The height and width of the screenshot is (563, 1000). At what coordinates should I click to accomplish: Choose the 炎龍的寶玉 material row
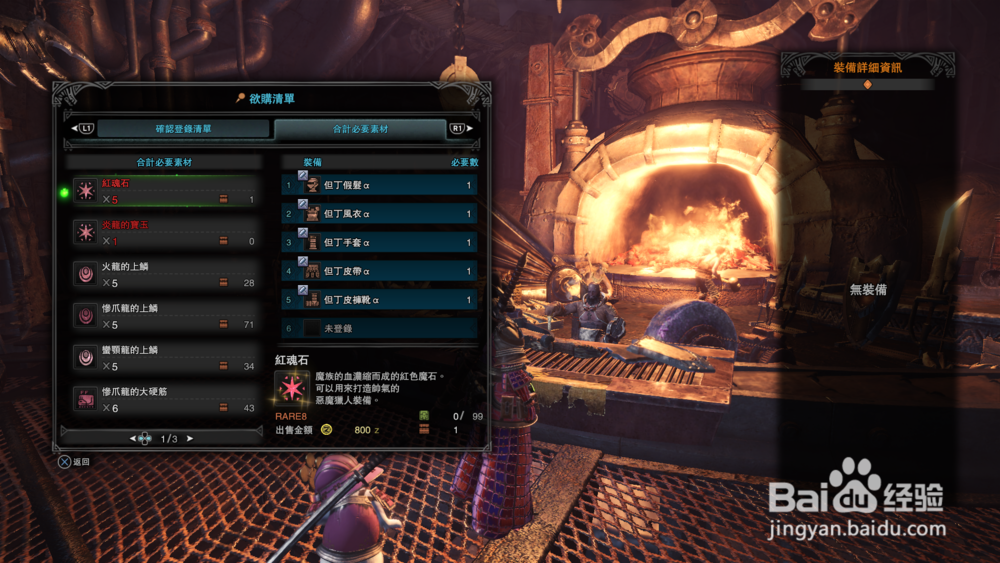tap(164, 233)
